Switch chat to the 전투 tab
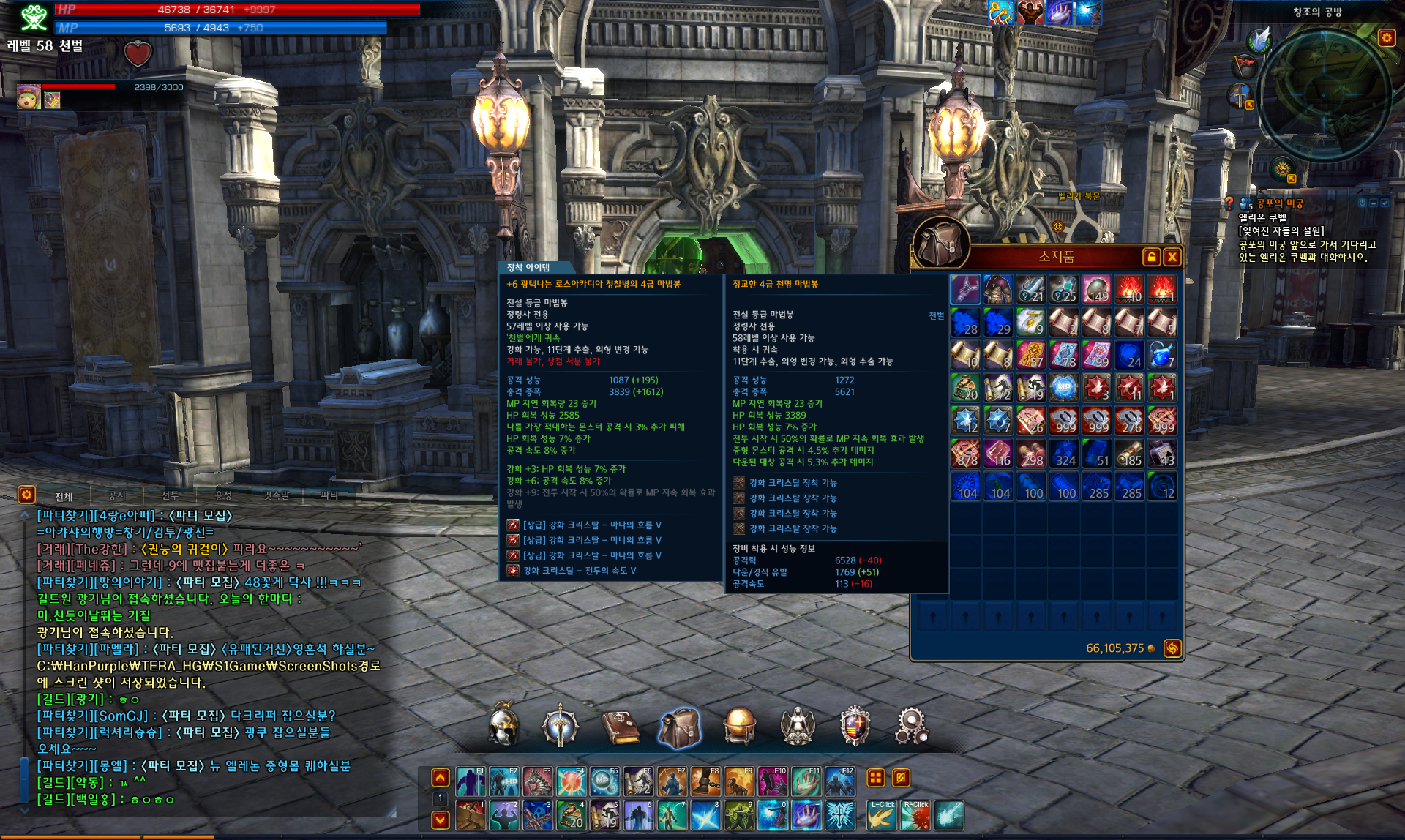1405x840 pixels. pos(170,495)
